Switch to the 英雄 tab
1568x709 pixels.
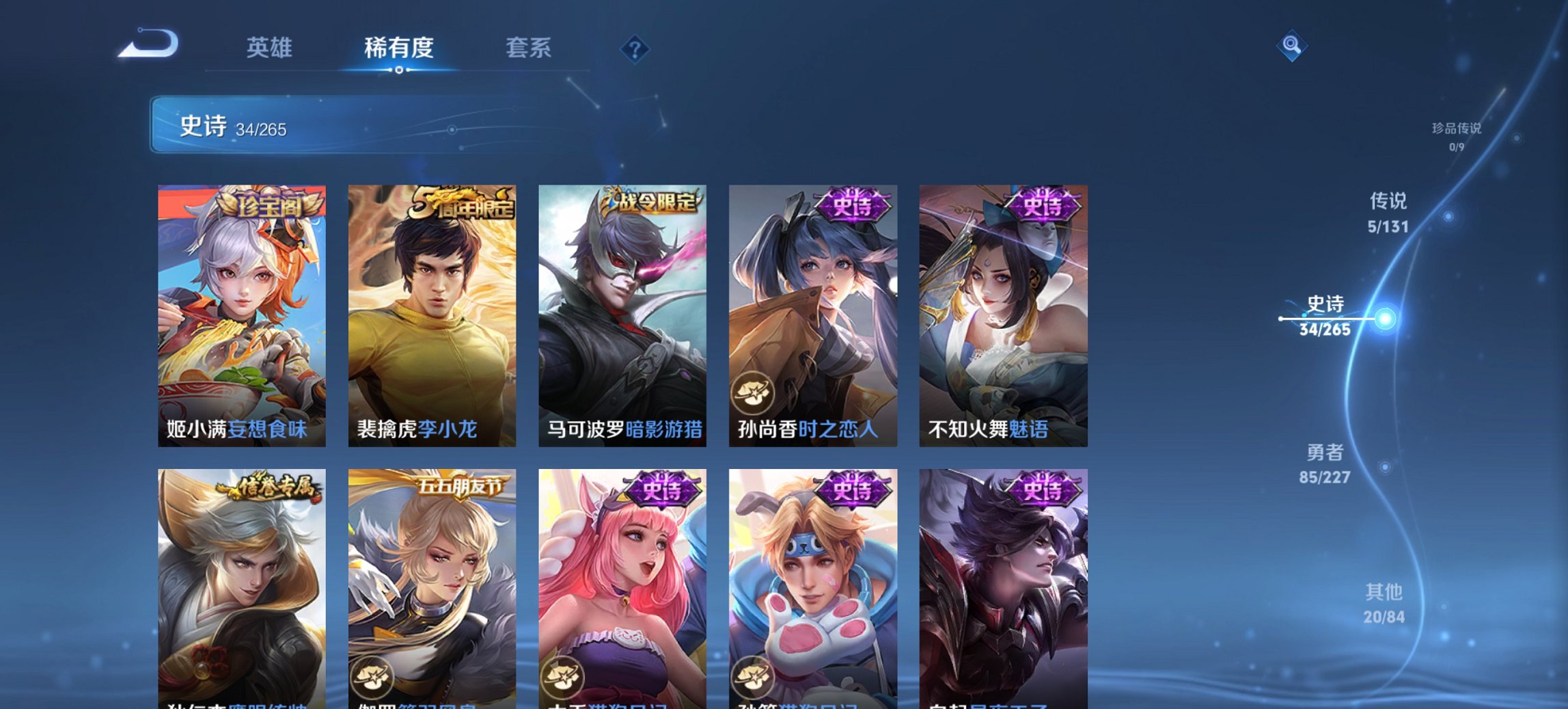[271, 48]
